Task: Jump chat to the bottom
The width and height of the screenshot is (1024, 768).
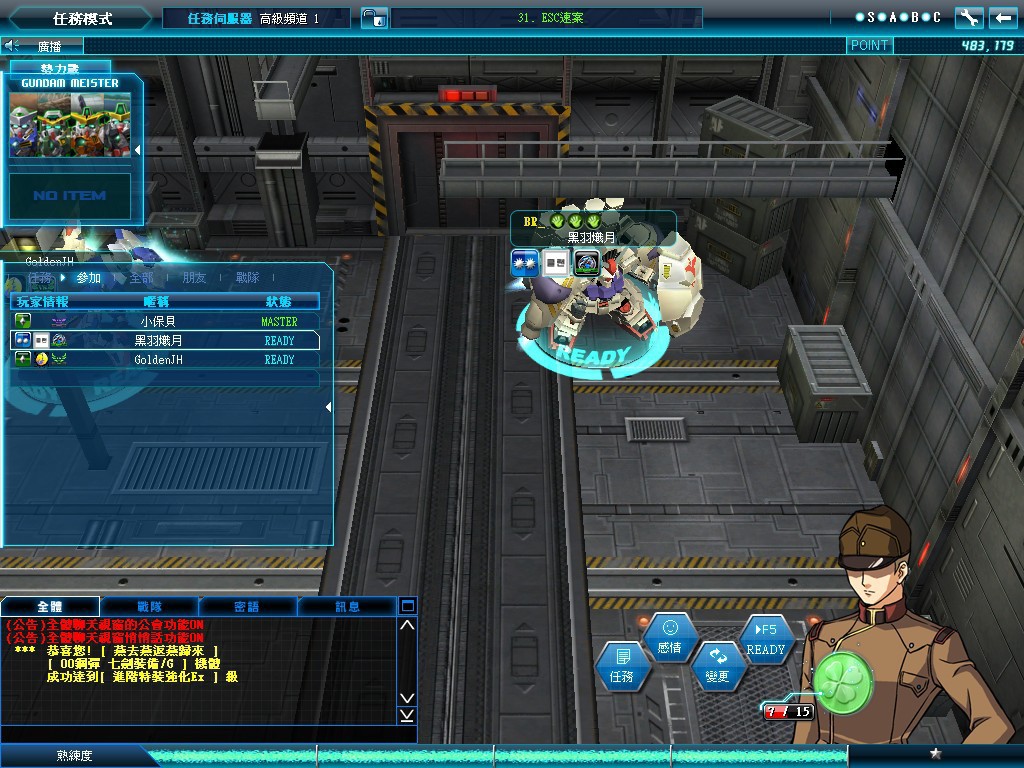Action: [x=407, y=715]
